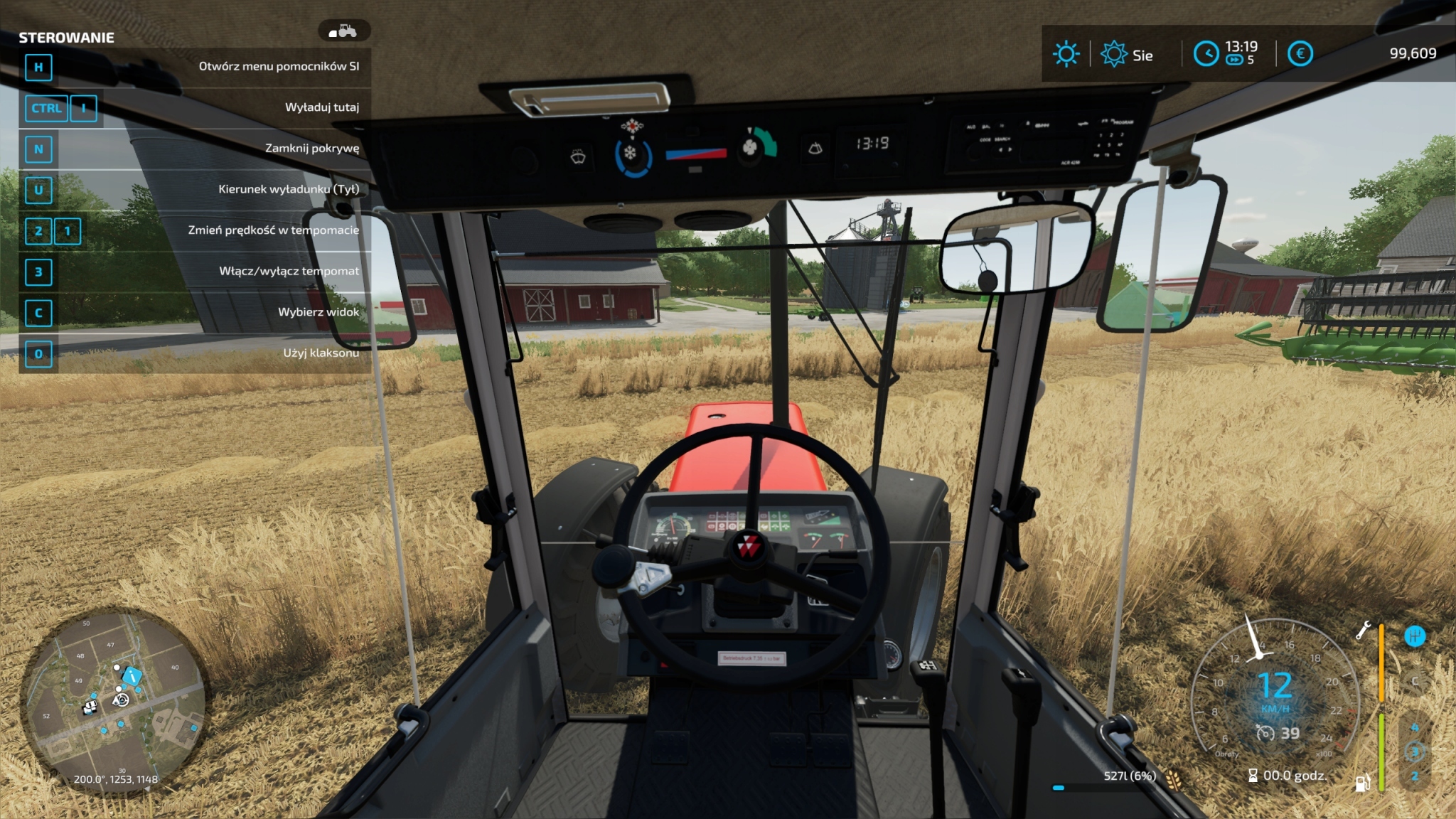Select the euro money icon
The image size is (1456, 819).
click(x=1300, y=54)
